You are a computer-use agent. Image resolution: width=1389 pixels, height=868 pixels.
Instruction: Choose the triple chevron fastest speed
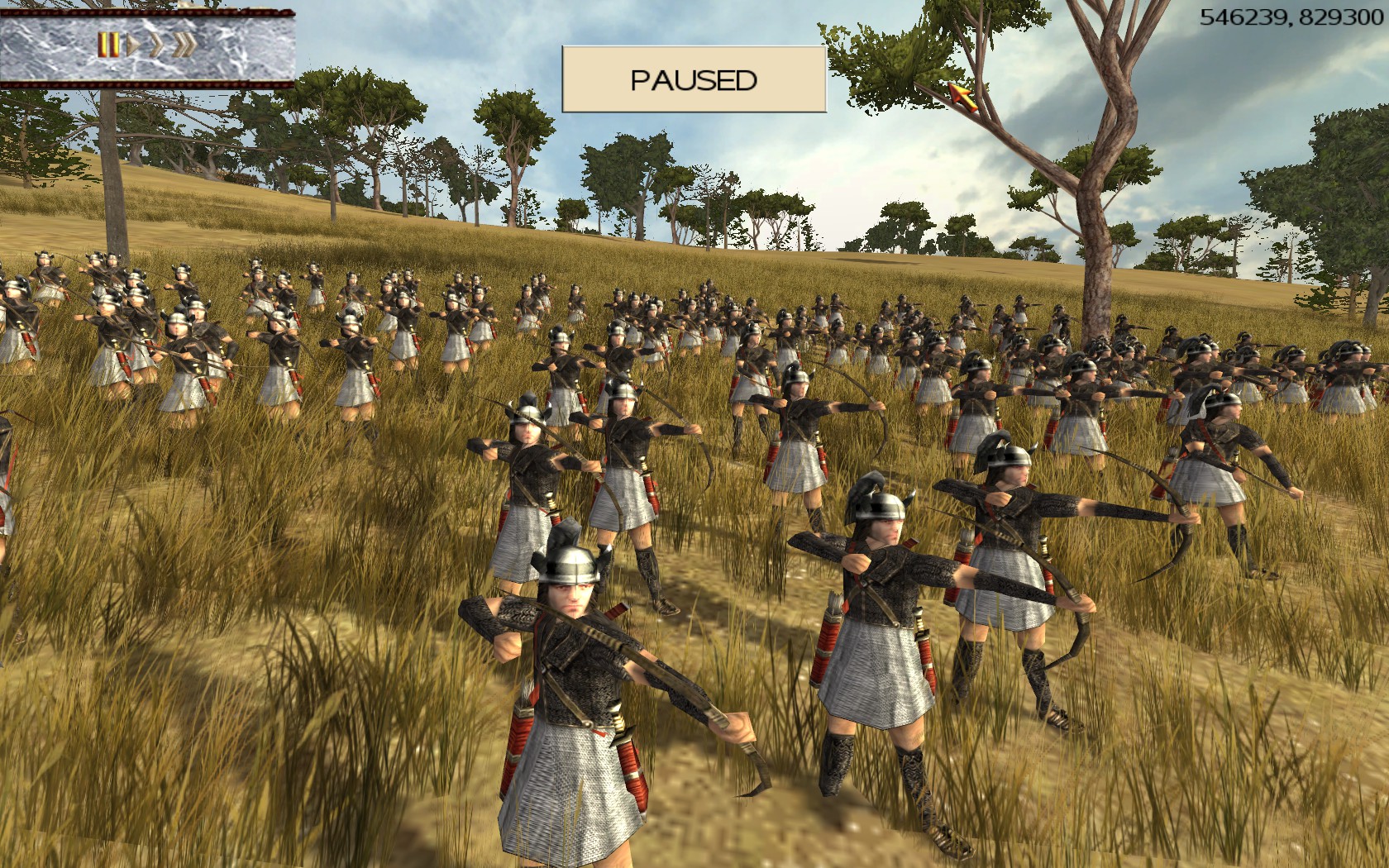click(x=184, y=45)
